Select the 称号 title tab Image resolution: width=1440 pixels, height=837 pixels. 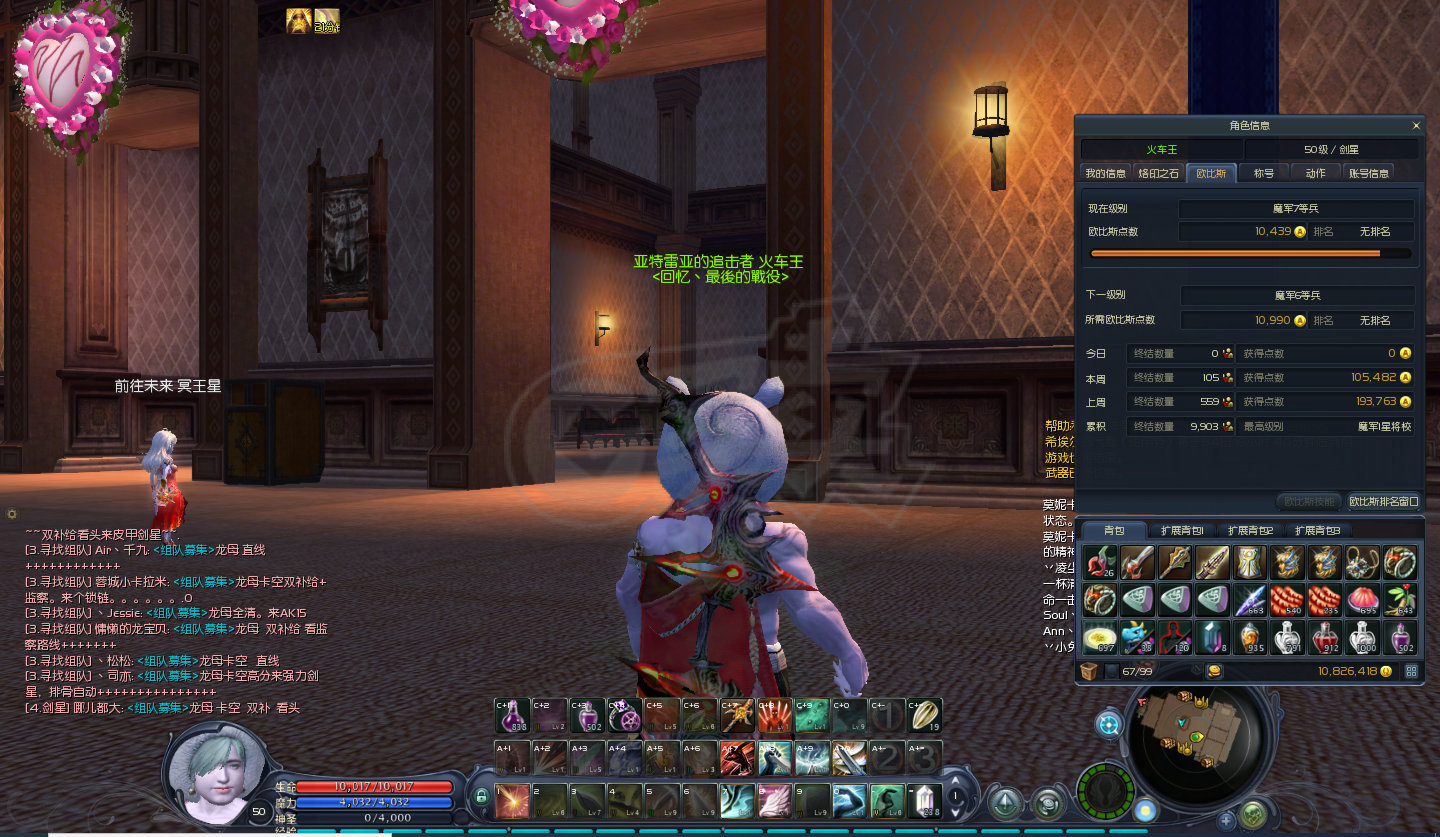pos(1264,173)
